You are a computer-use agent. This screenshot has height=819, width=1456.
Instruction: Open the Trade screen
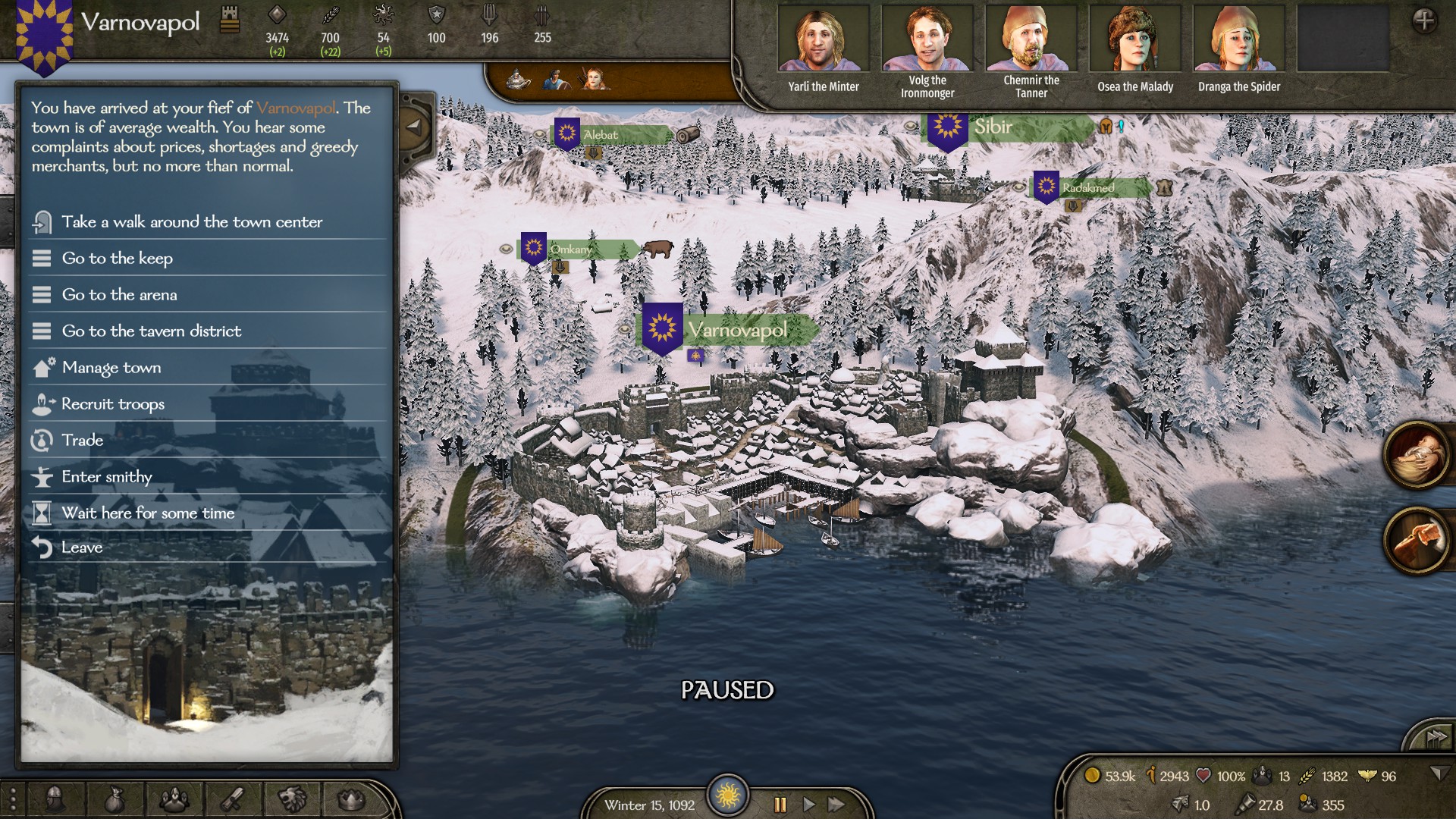click(x=82, y=441)
